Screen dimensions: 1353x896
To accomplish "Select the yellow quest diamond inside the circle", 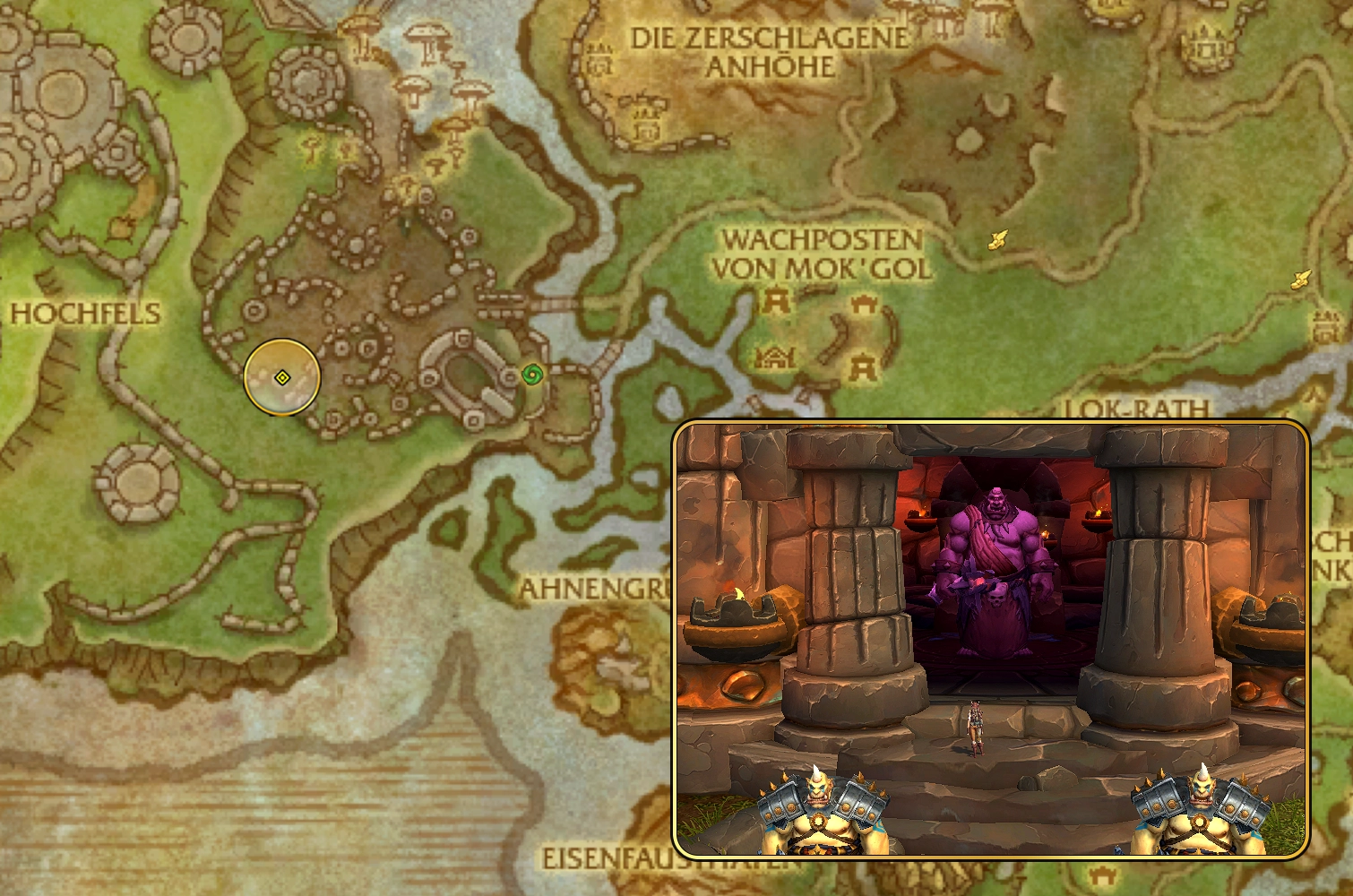I will pos(282,378).
